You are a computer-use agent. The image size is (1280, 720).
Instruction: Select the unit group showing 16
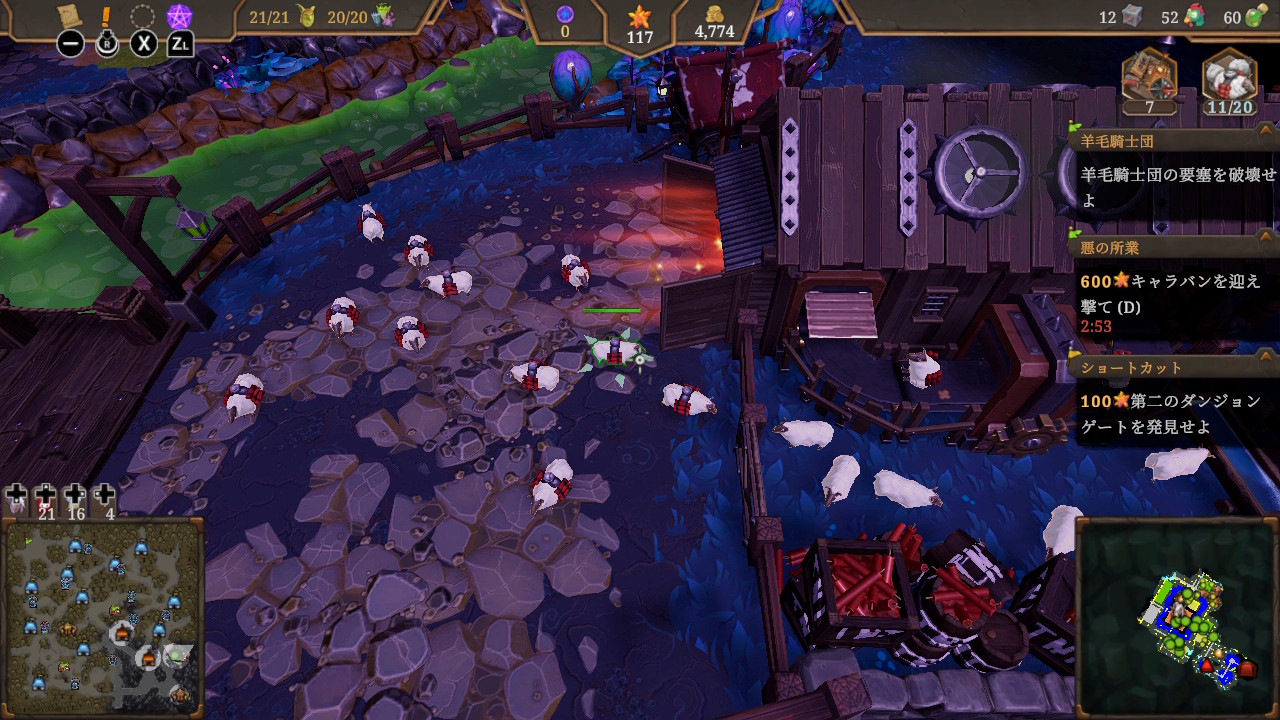pos(75,497)
